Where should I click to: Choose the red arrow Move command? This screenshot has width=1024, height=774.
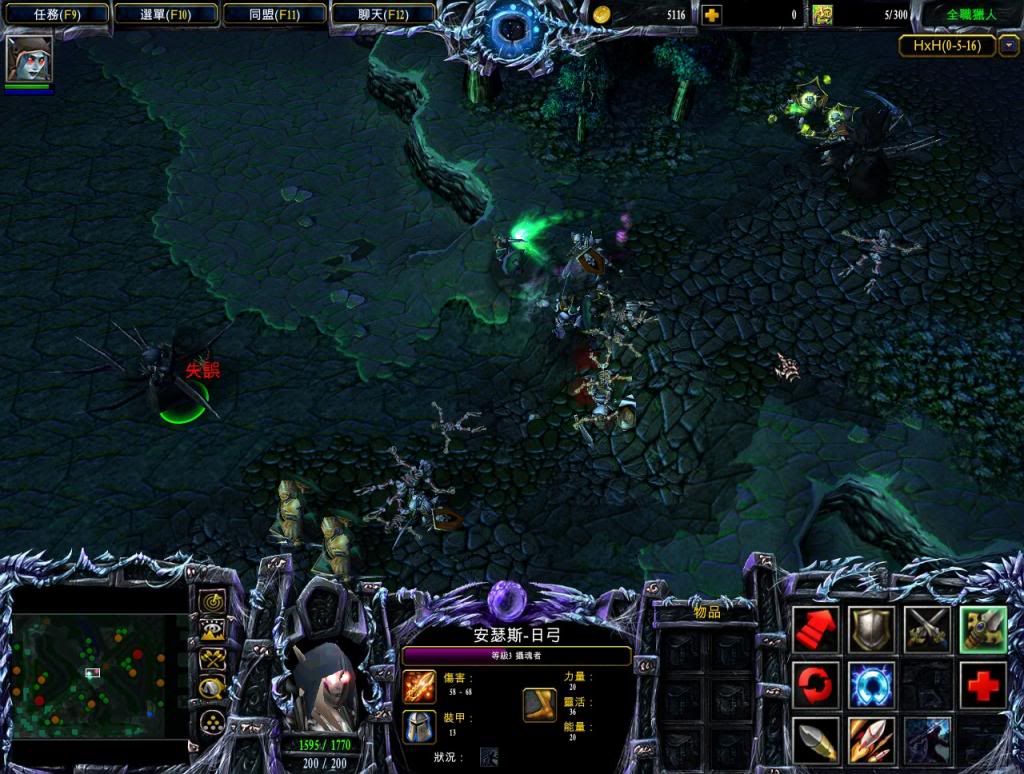pos(816,629)
